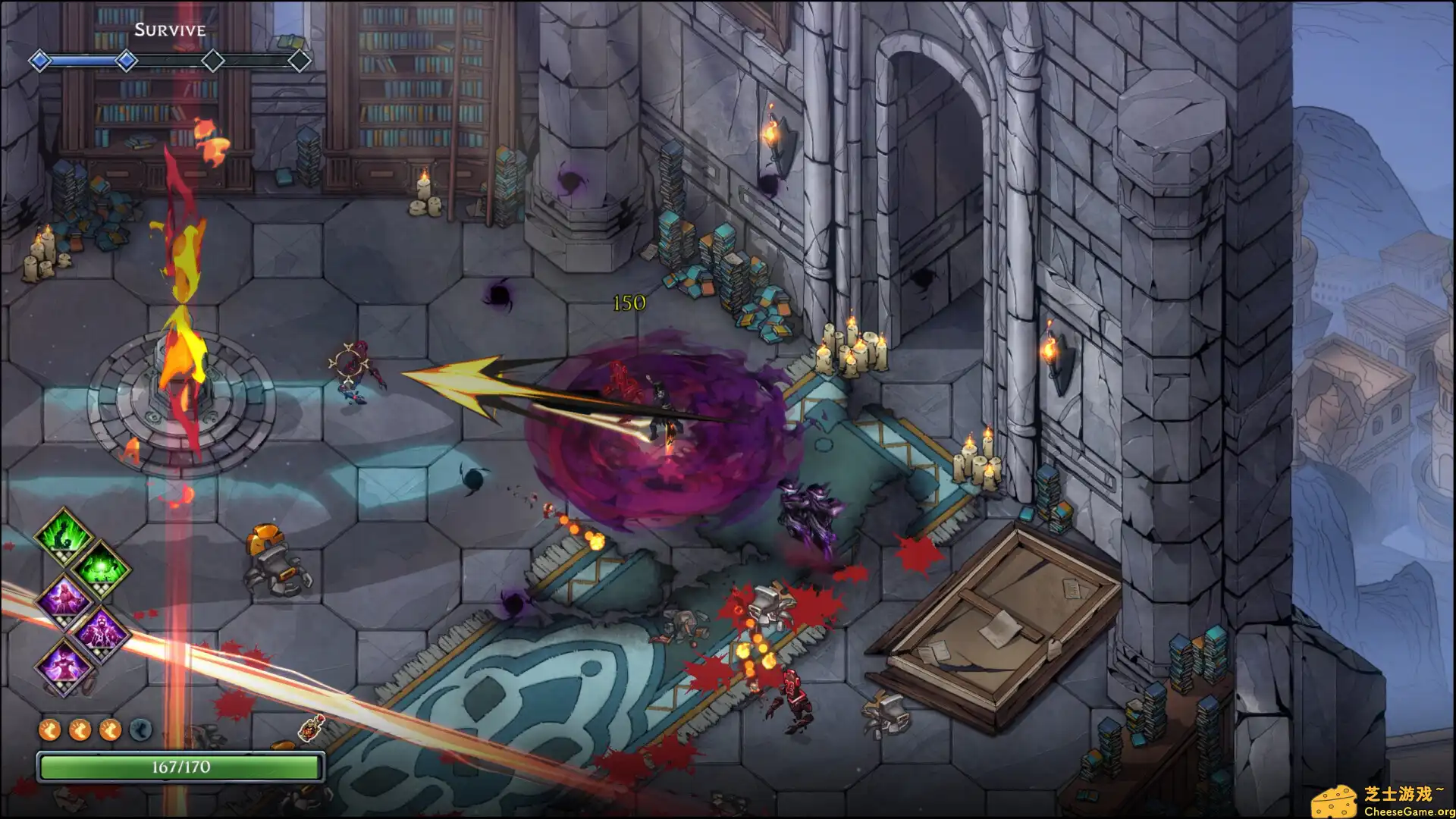Cast the purple lightning-wreathed ghoul ability
This screenshot has width=1456, height=819.
[101, 633]
